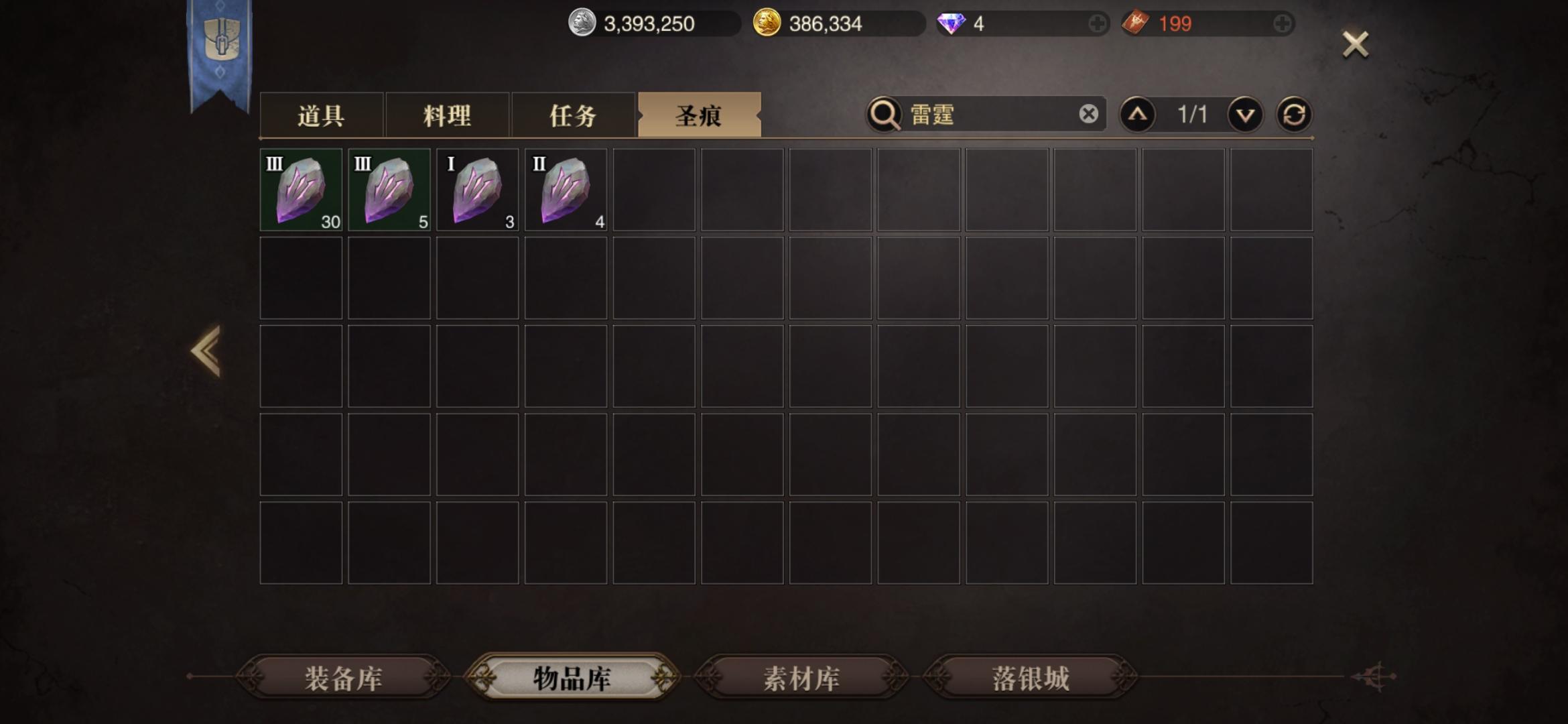Screen dimensions: 1568x724
Task: Select the grade II thunder stone stack of 4
Action: (x=566, y=190)
